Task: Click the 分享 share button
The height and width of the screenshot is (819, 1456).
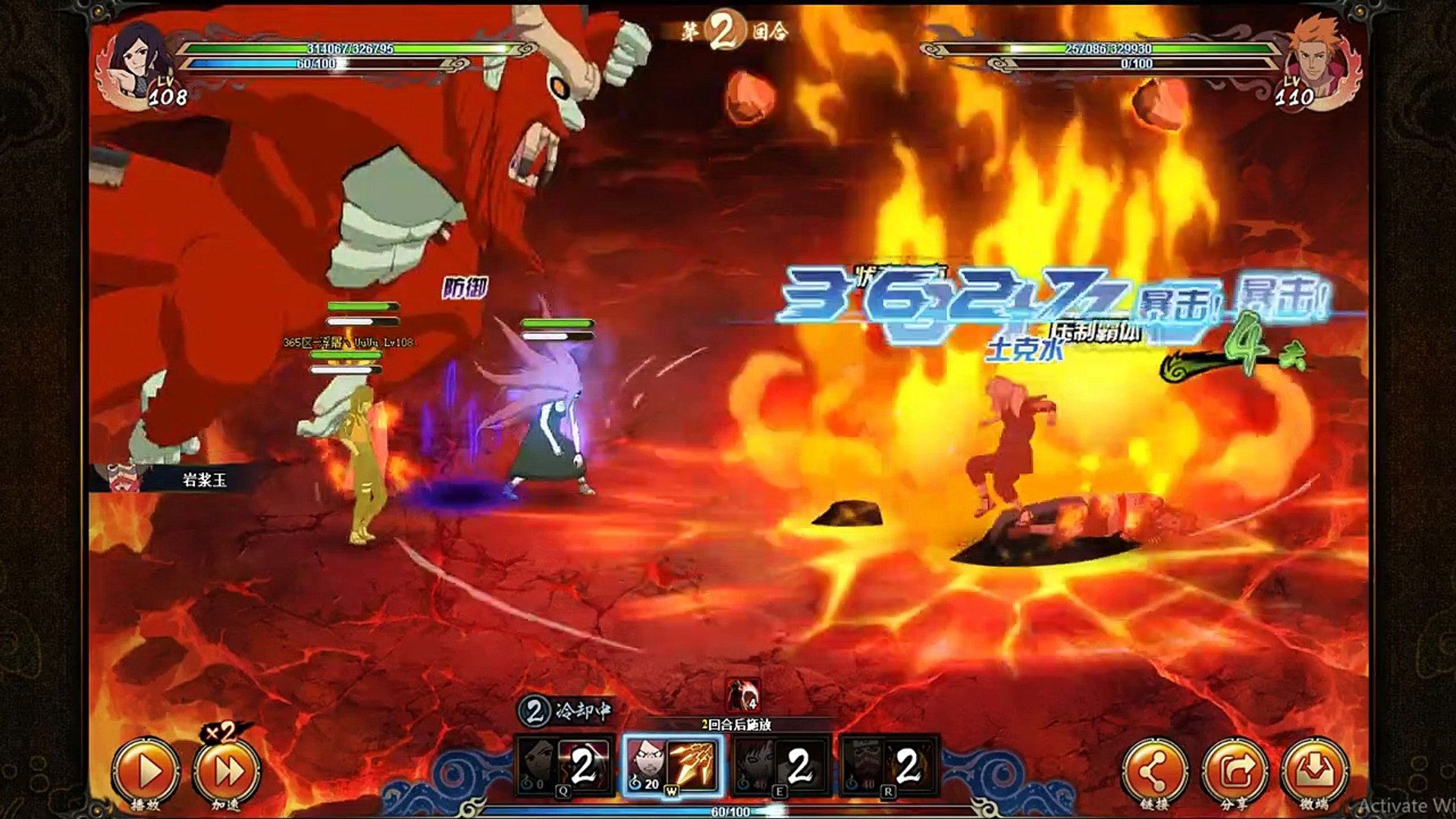Action: tap(1235, 771)
